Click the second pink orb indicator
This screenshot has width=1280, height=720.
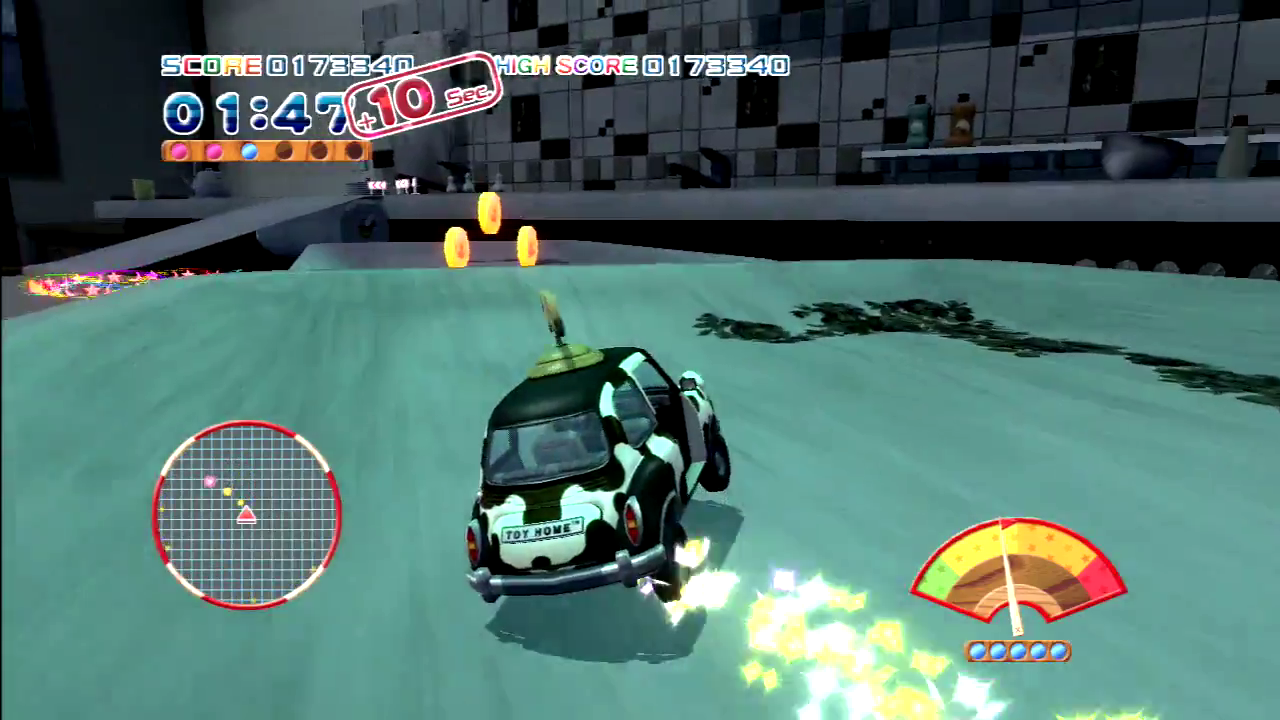(214, 151)
